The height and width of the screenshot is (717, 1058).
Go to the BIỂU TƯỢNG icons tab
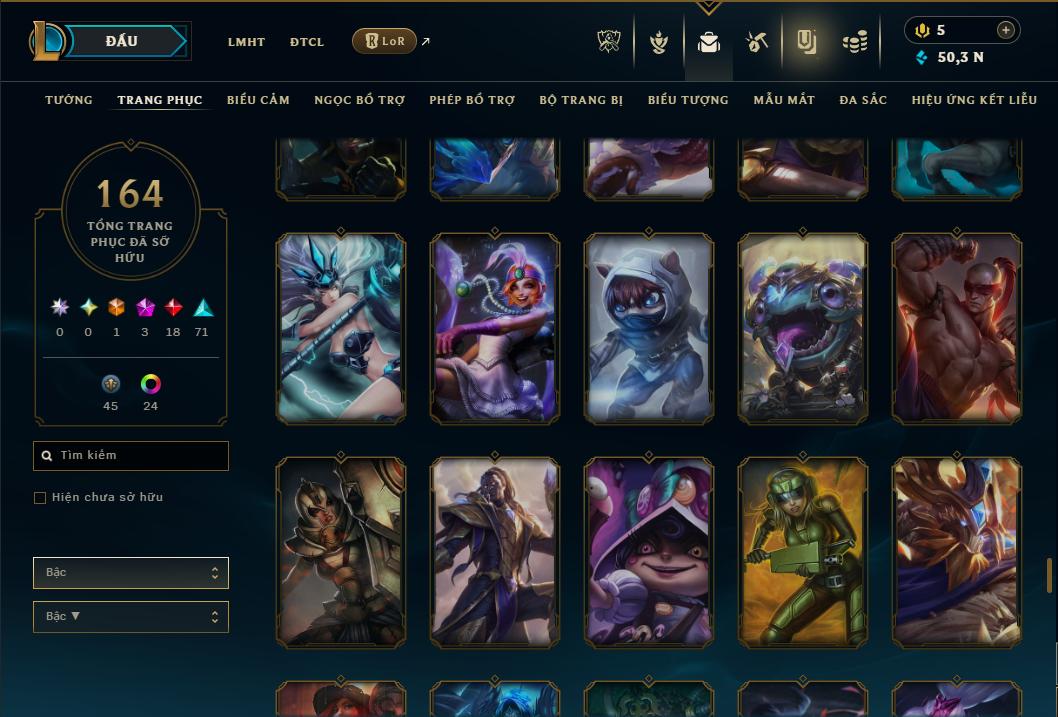[688, 100]
